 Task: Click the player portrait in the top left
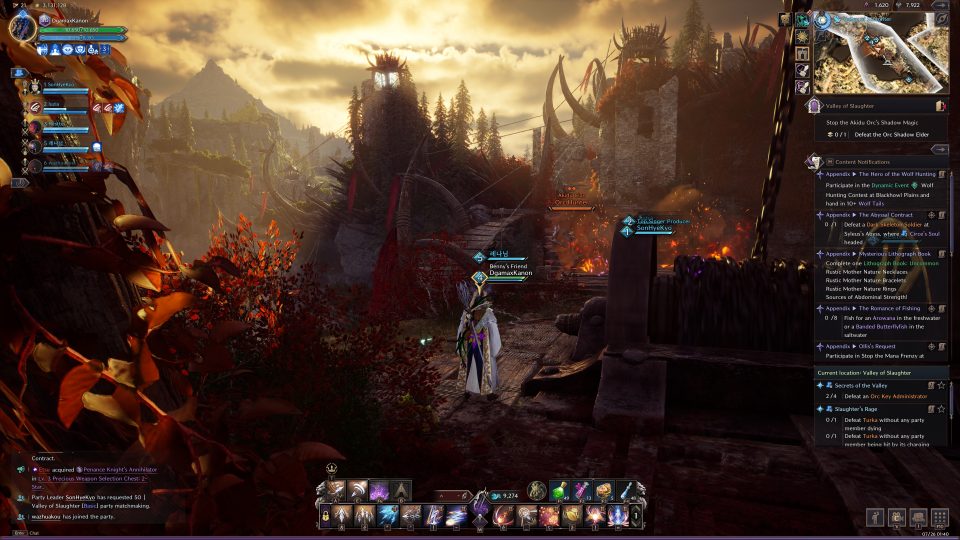coord(22,27)
